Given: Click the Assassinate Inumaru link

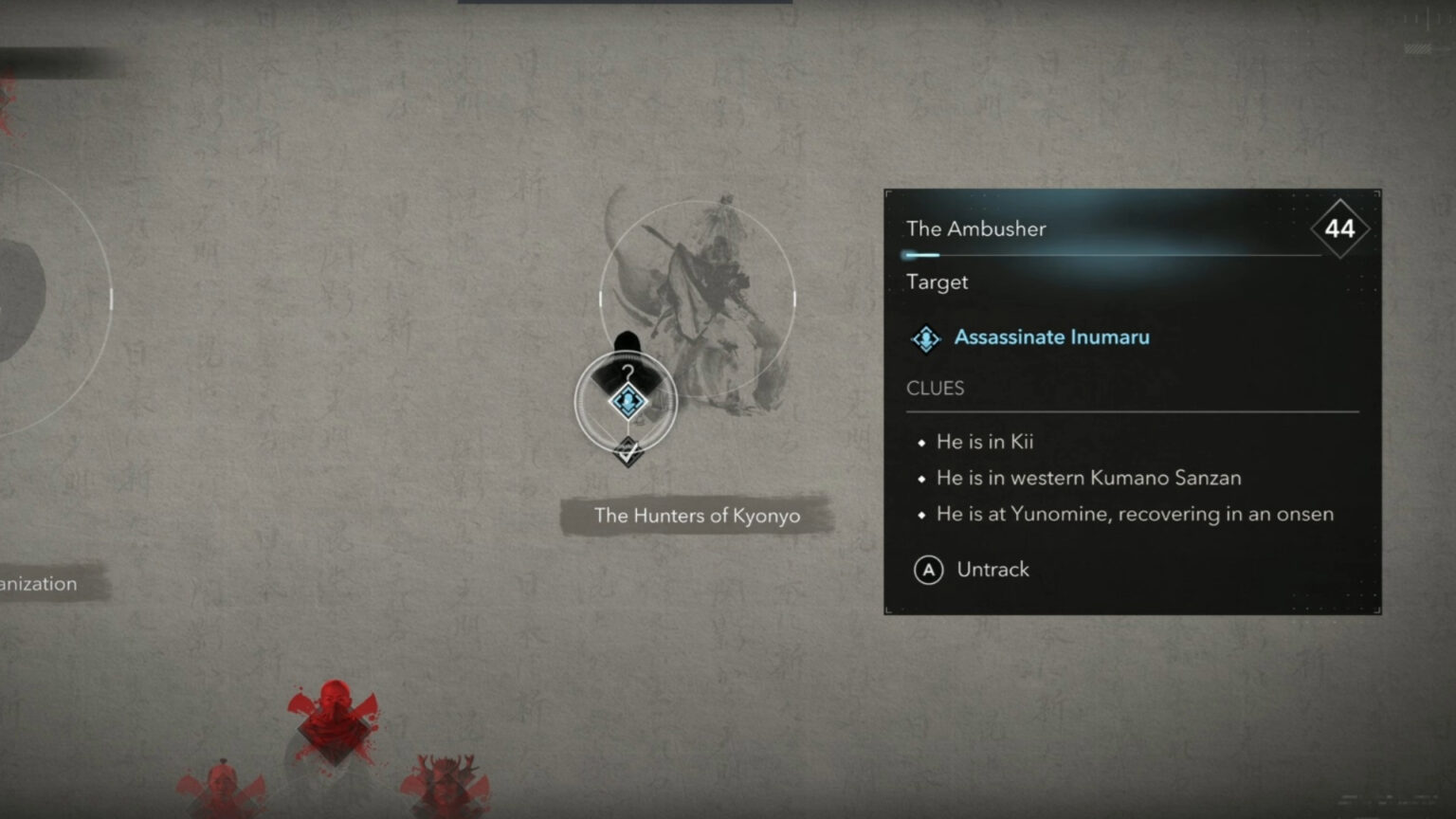Looking at the screenshot, I should click(x=1052, y=337).
